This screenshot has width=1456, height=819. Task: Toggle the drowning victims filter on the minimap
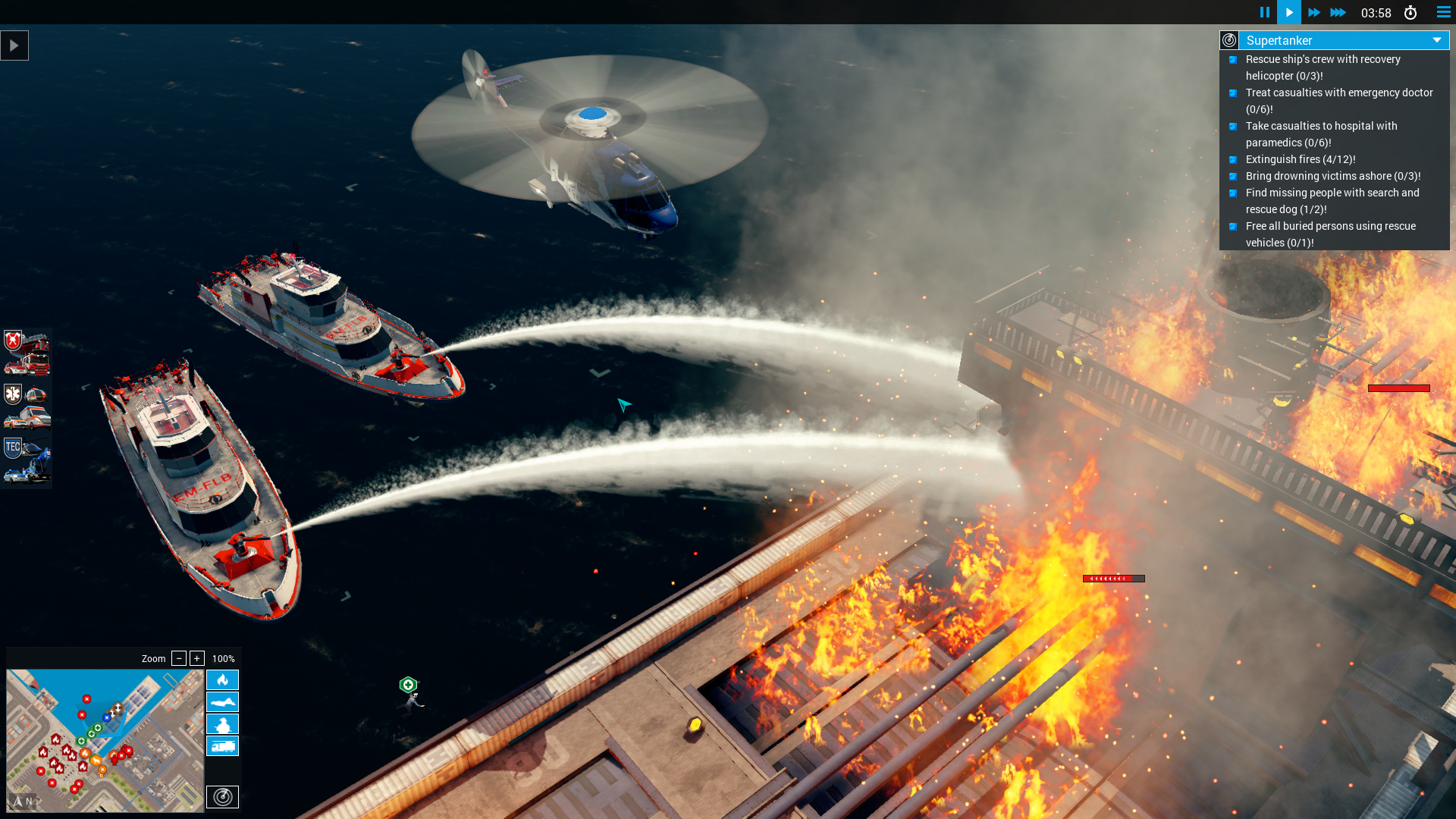(222, 702)
